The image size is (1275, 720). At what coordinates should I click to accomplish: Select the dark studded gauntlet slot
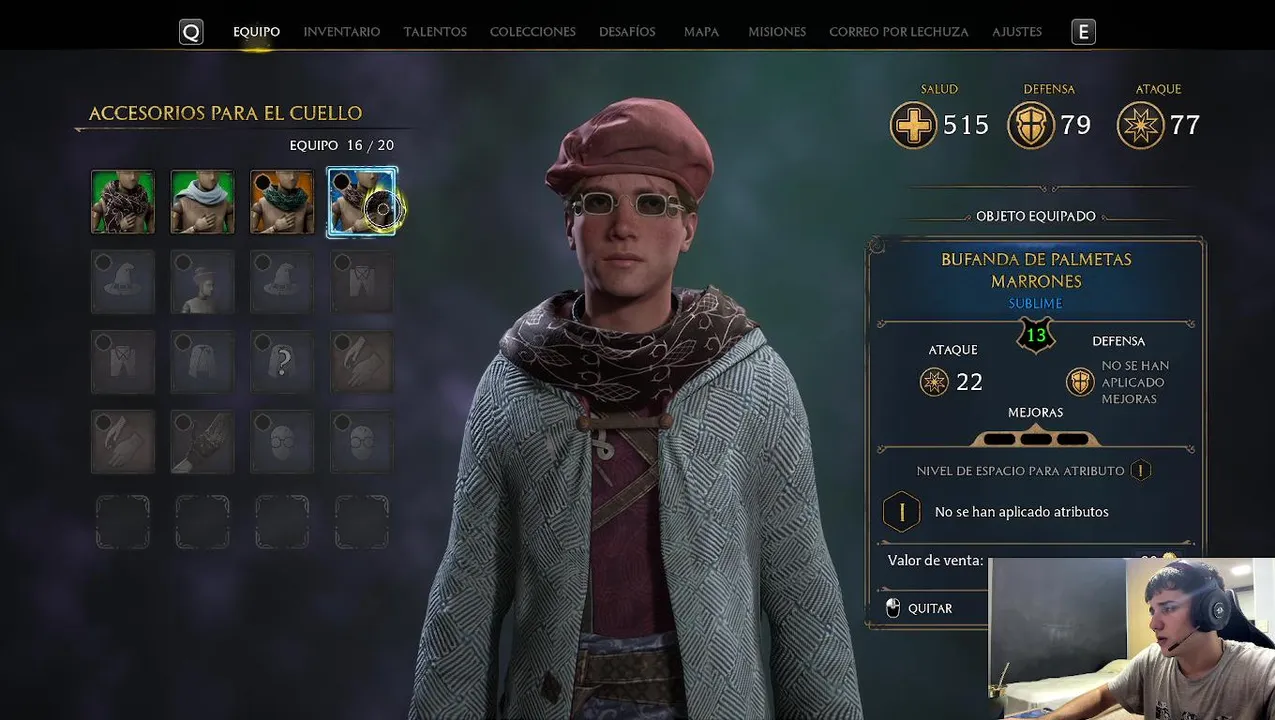point(202,442)
